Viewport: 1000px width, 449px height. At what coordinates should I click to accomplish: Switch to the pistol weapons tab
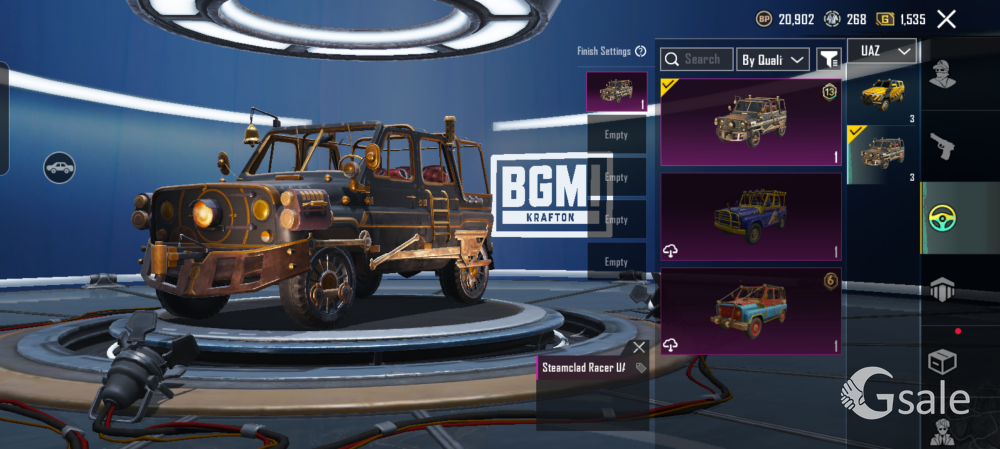tap(941, 146)
